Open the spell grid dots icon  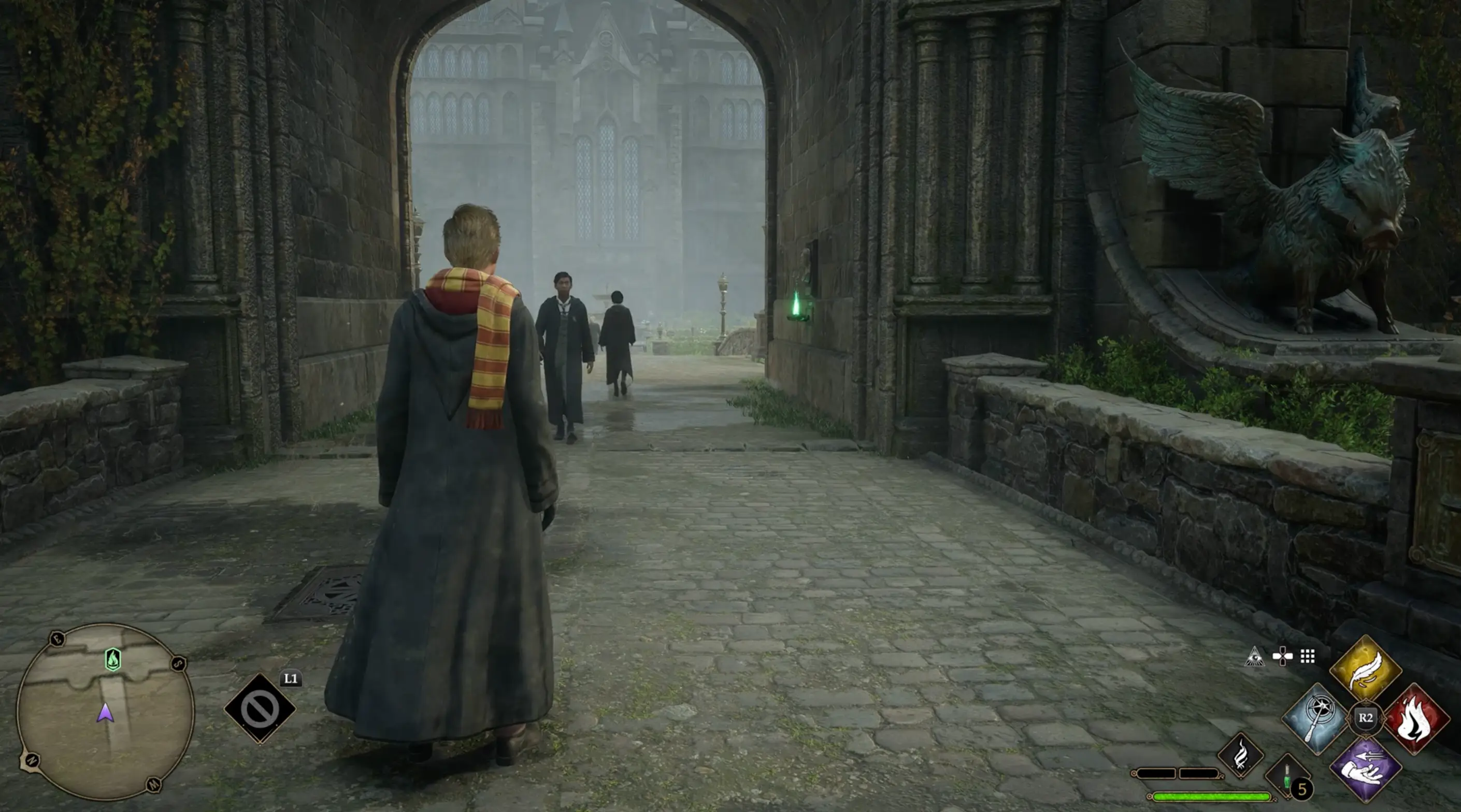point(1309,657)
